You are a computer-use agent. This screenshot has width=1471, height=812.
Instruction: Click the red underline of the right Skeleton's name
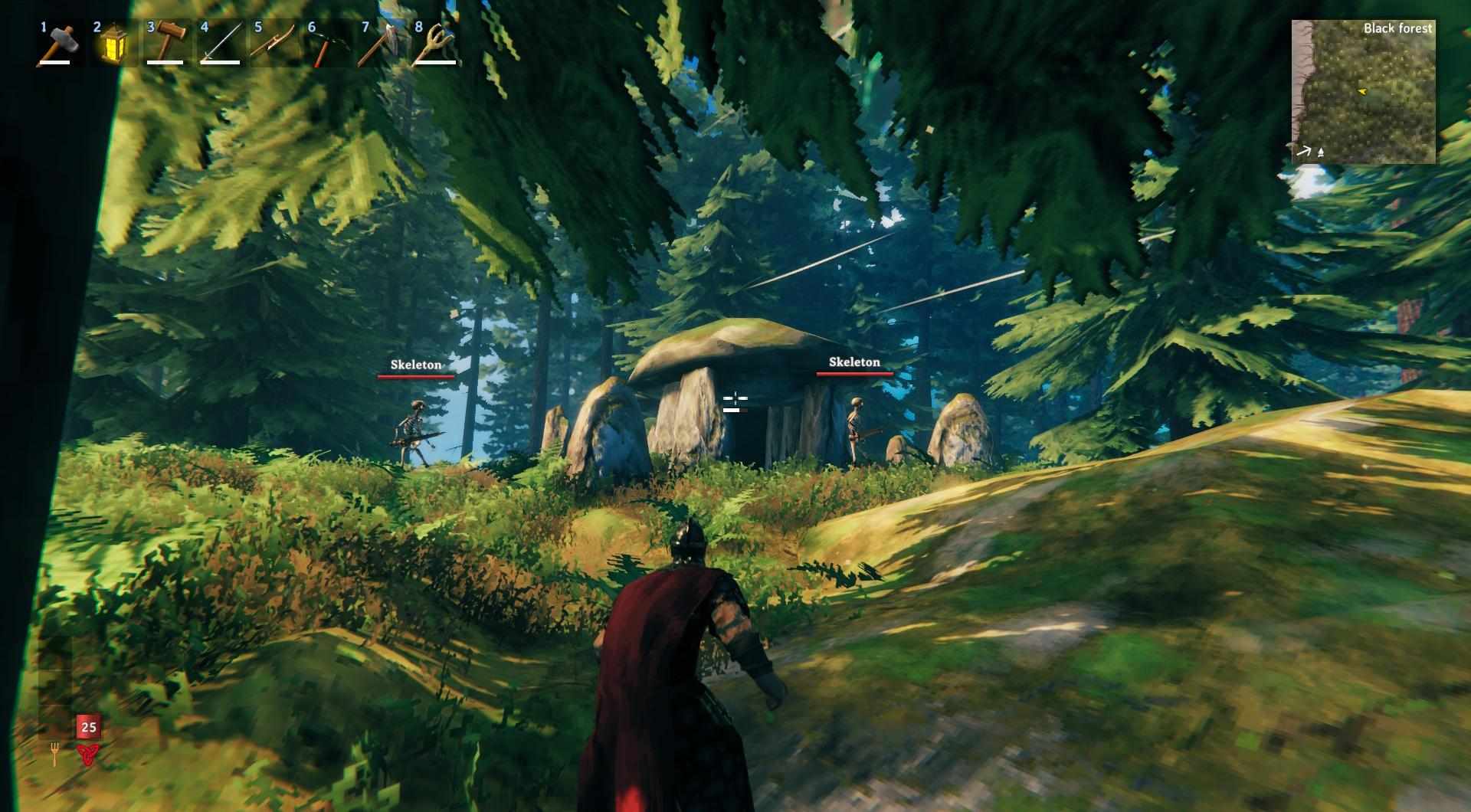click(855, 372)
